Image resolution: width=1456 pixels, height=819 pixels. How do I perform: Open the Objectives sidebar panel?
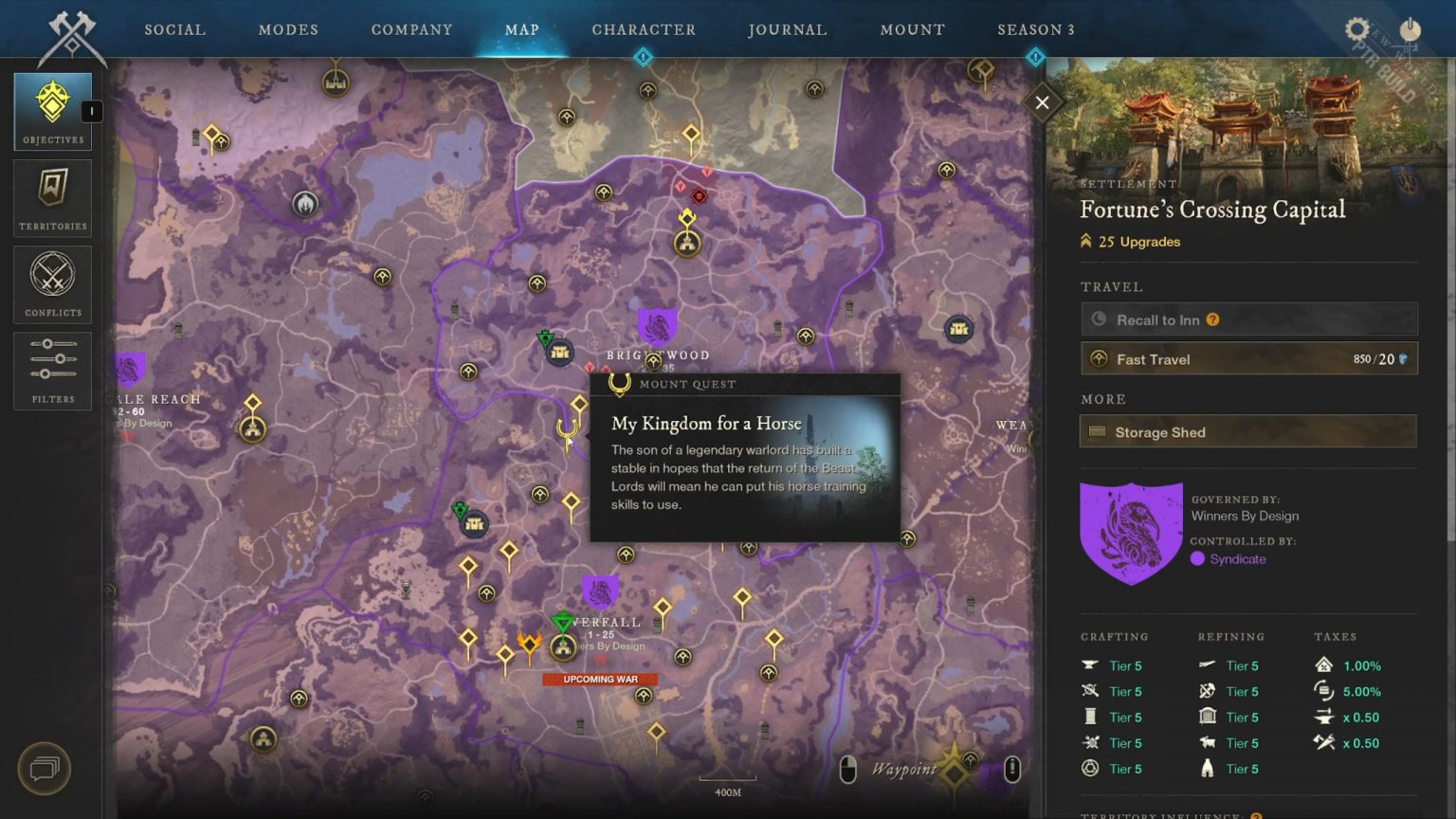tap(52, 109)
